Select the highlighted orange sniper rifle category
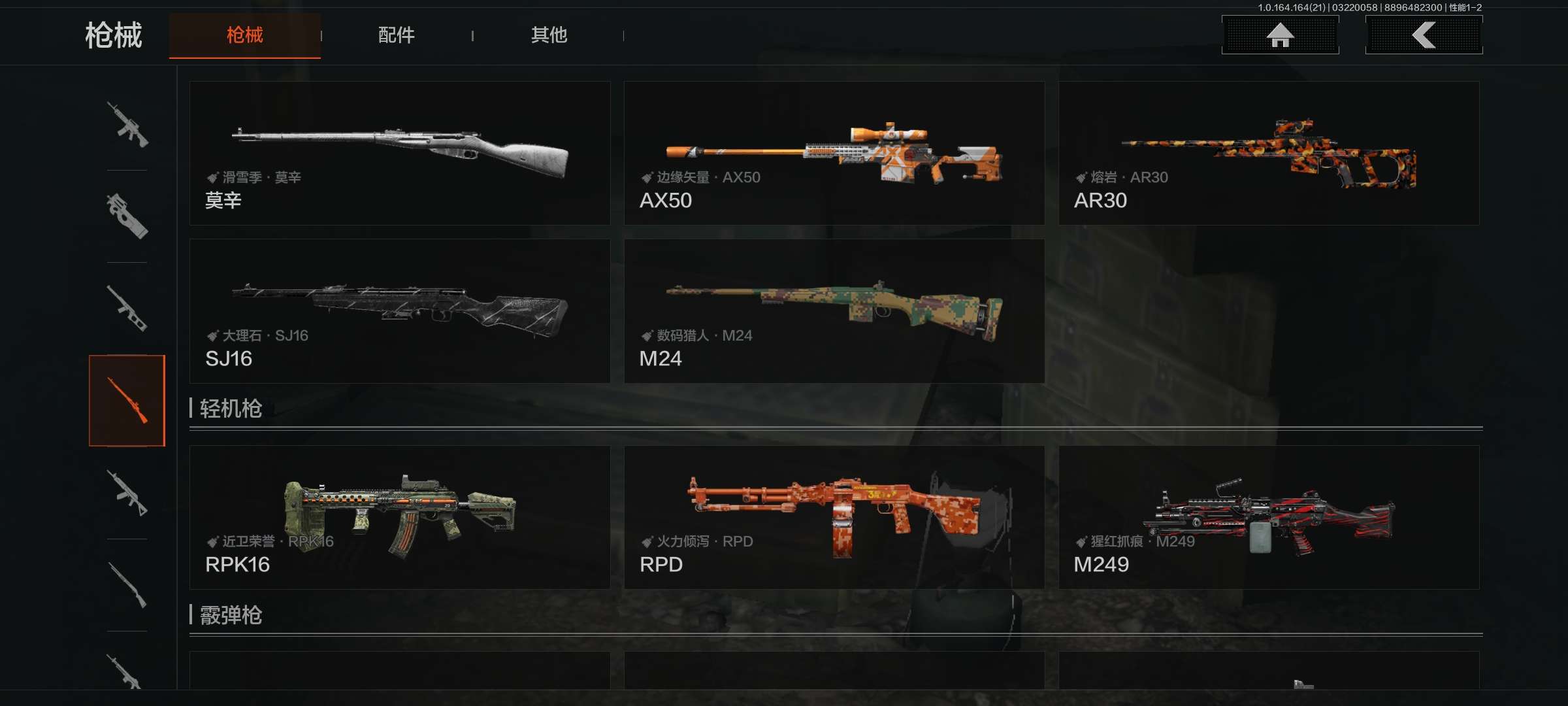 coord(127,401)
